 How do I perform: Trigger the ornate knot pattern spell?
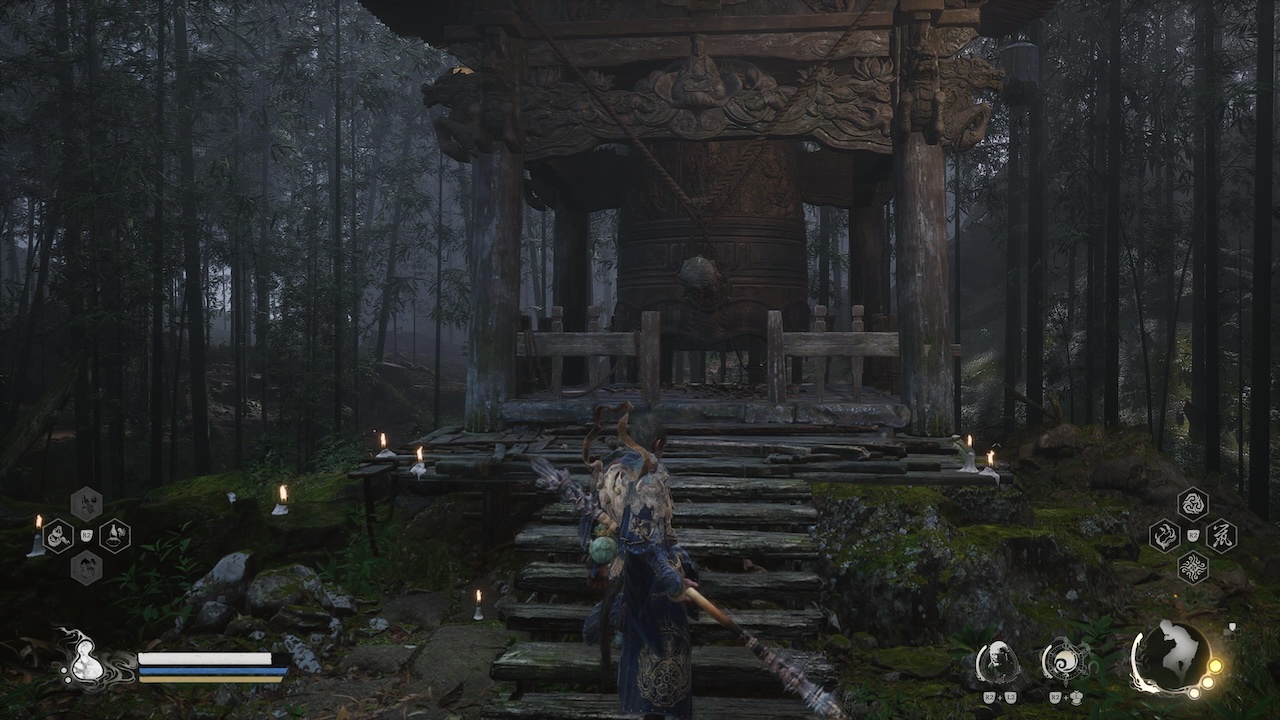[1192, 568]
